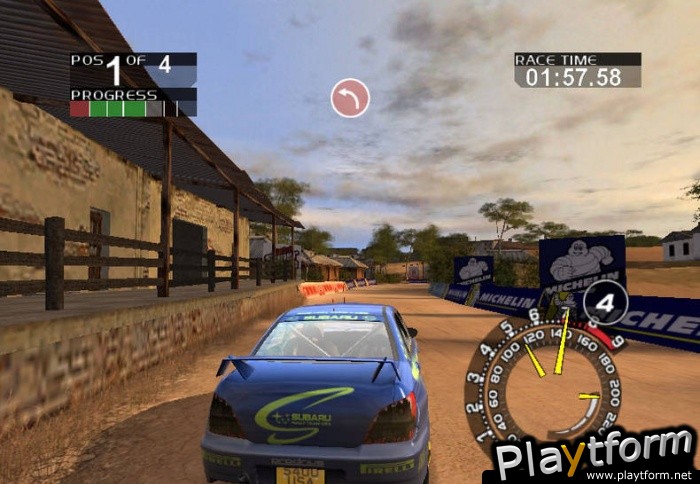Select the round gear number badge
700x484 pixels.
coord(605,302)
